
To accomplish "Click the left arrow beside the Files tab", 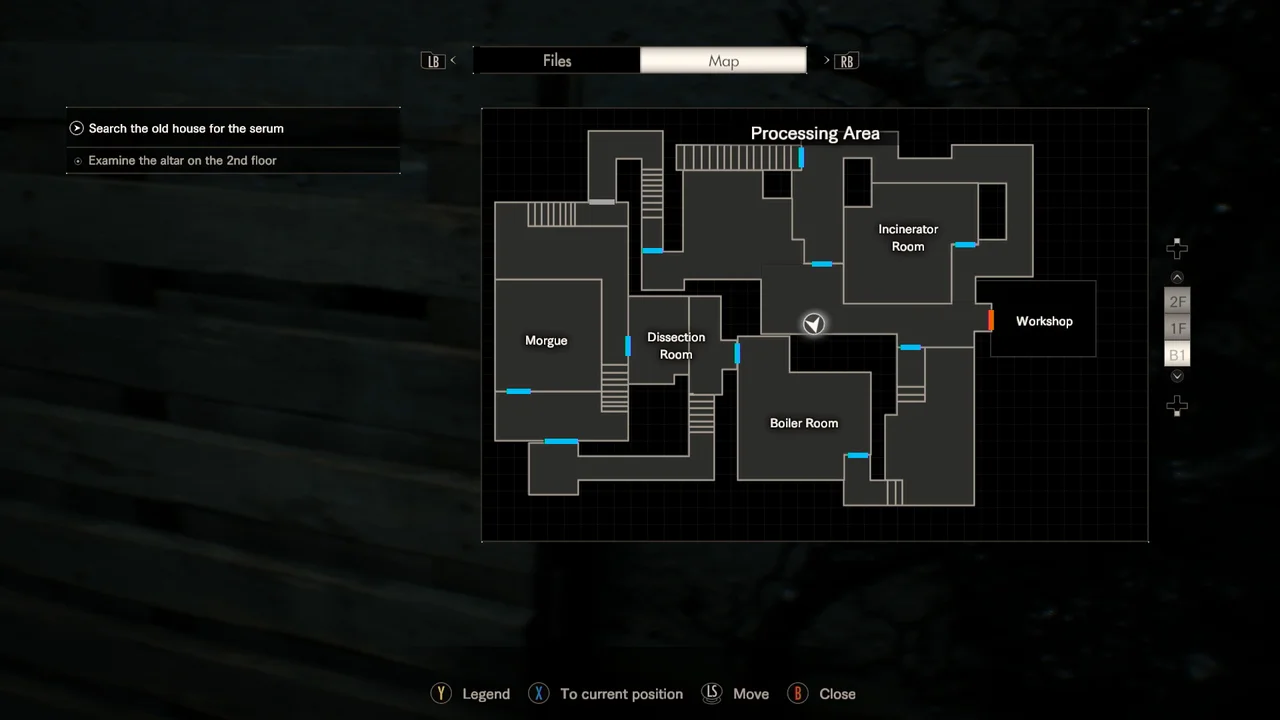I will 453,61.
